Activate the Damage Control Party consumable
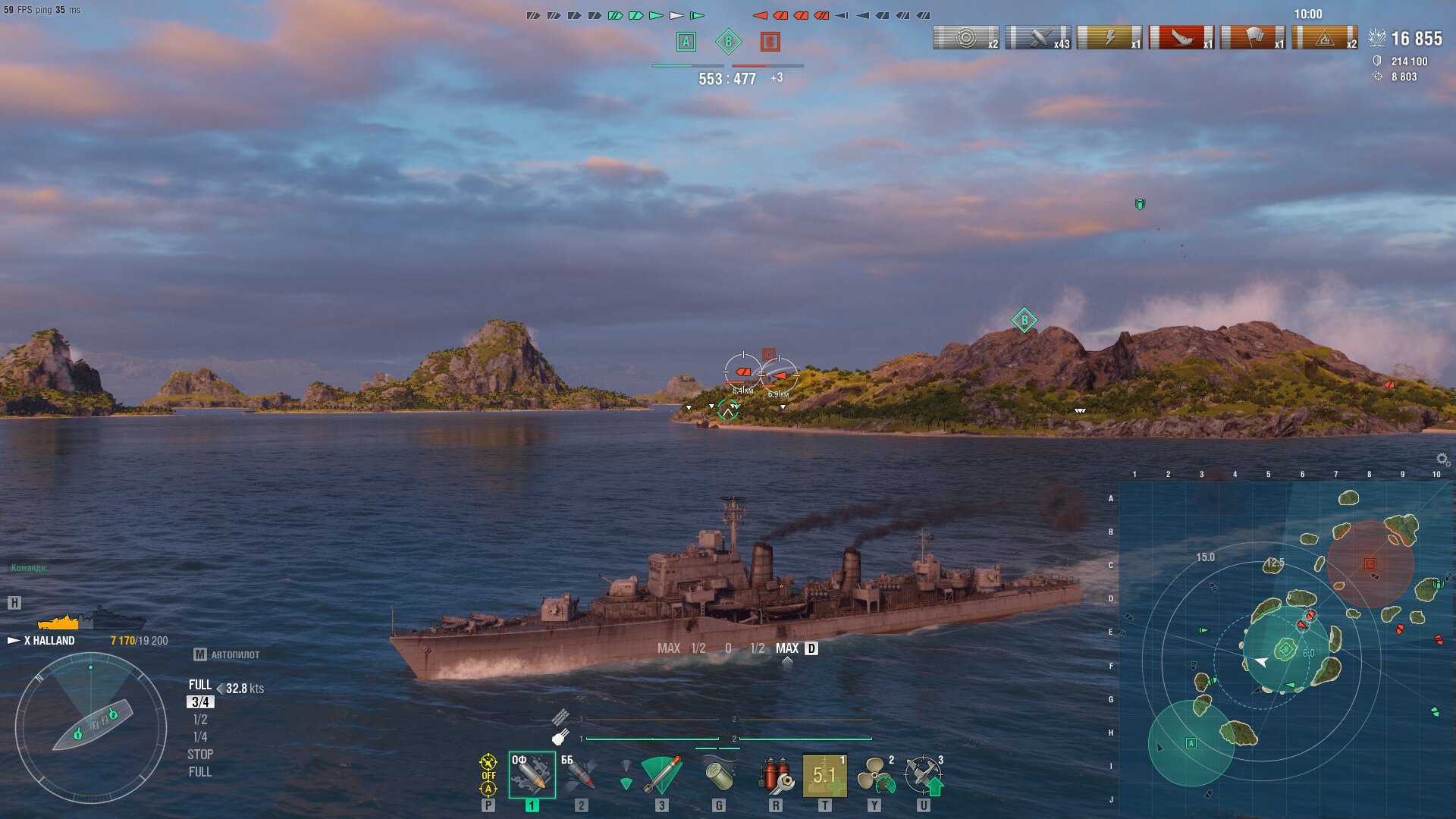The image size is (1456, 819). tap(775, 775)
